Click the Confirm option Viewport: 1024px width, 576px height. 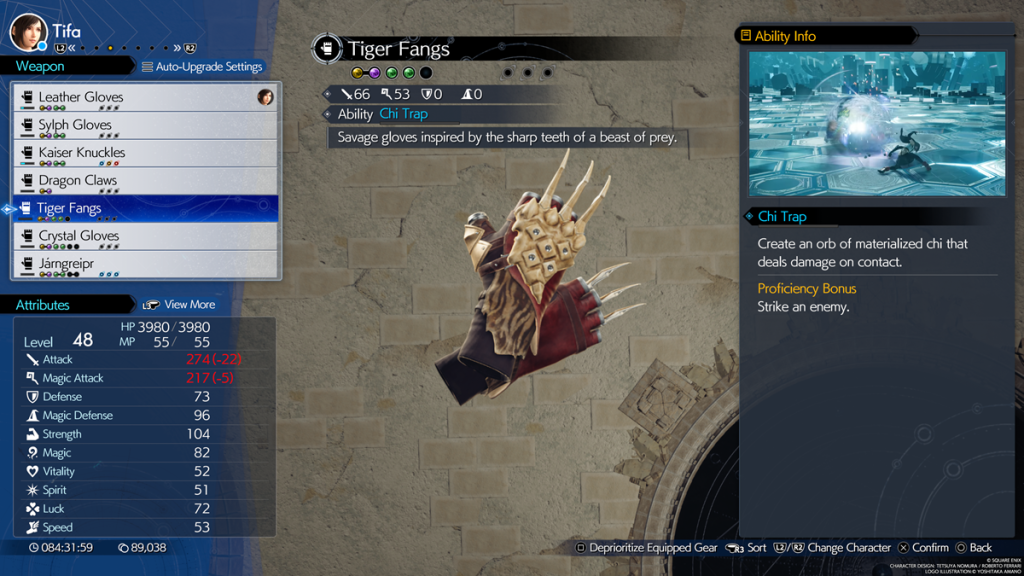pos(923,547)
